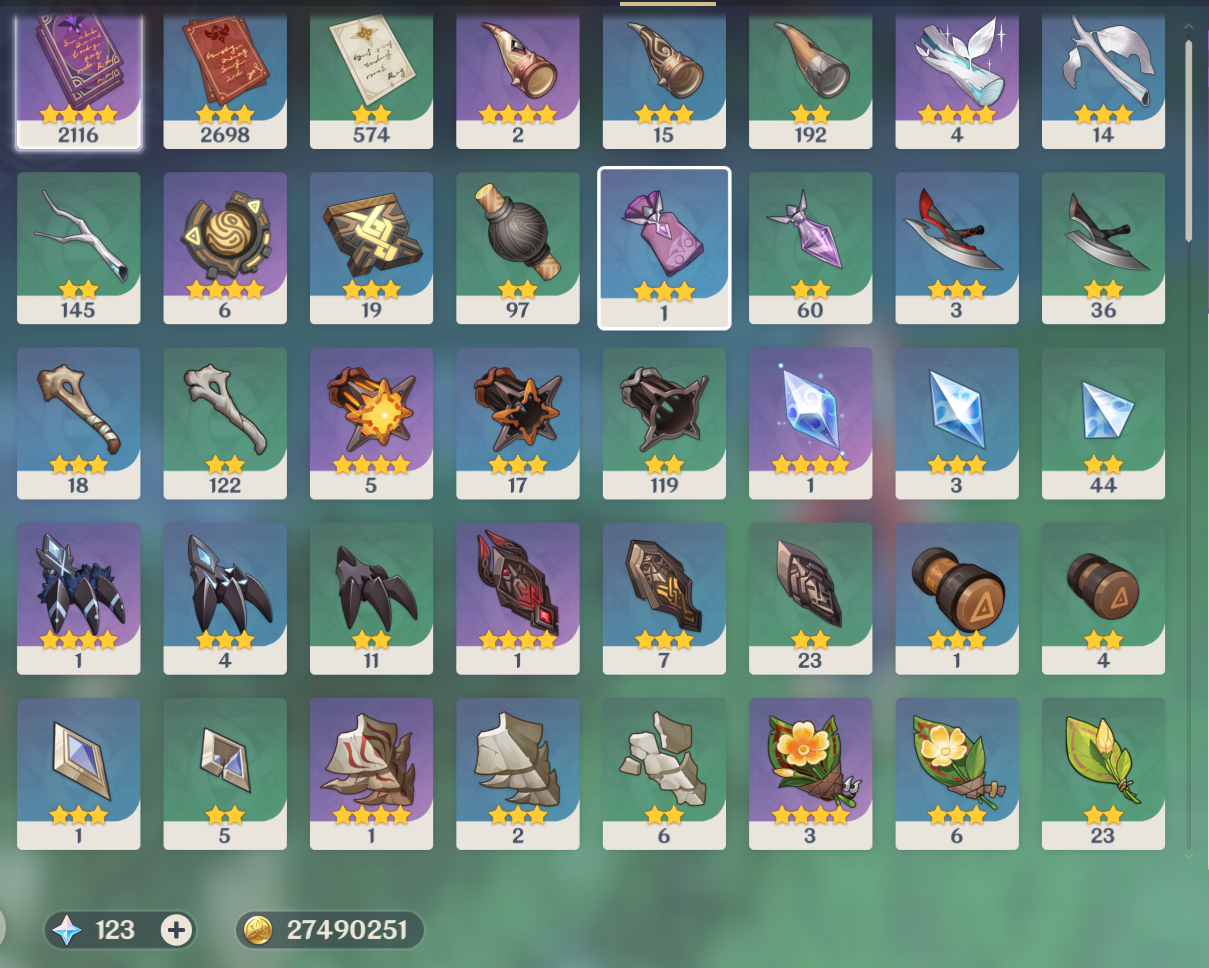Image resolution: width=1209 pixels, height=968 pixels.
Task: Select the two-star yellow bud leaf with 23
Action: click(x=1103, y=770)
